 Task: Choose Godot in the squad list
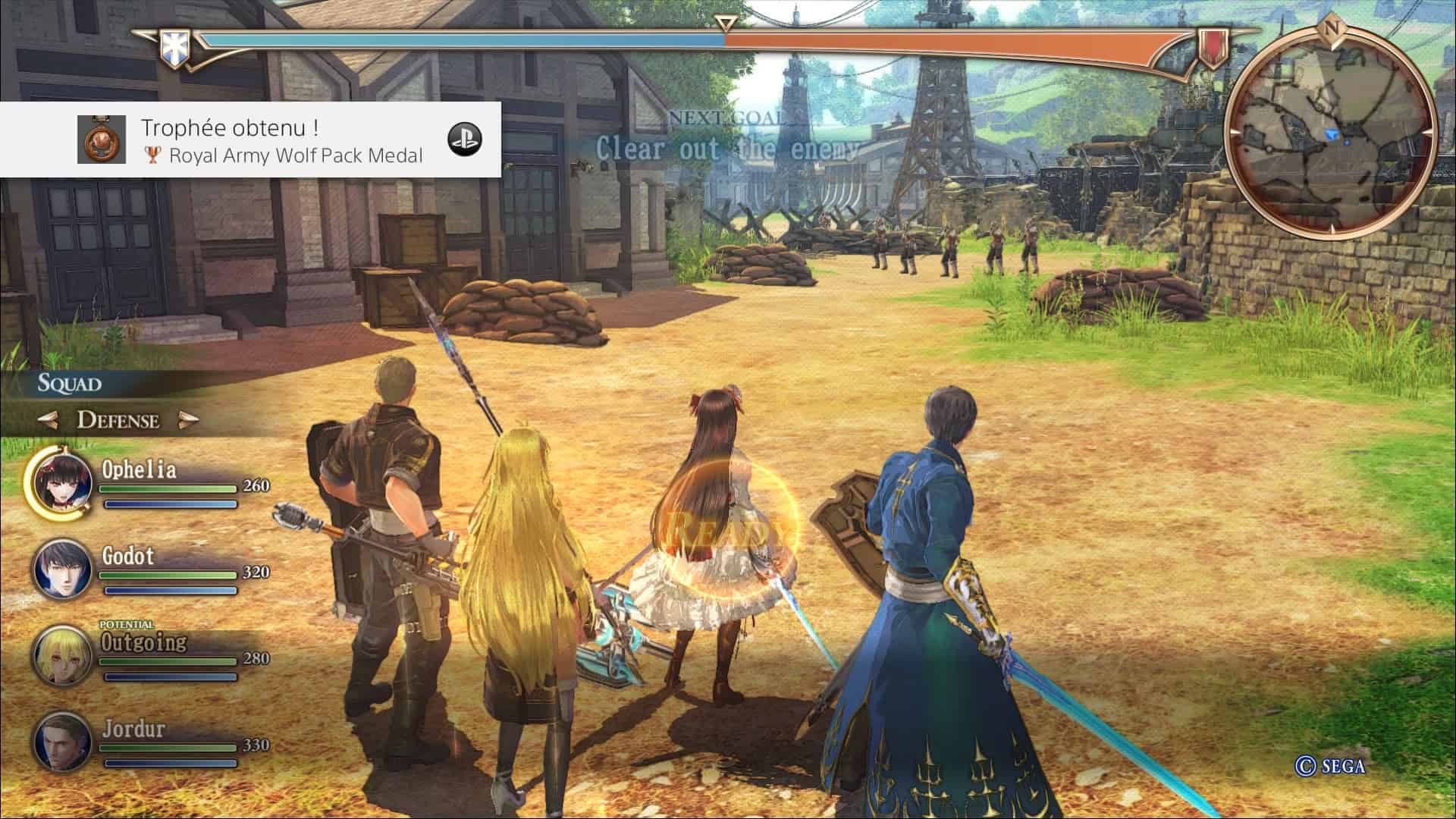point(61,569)
